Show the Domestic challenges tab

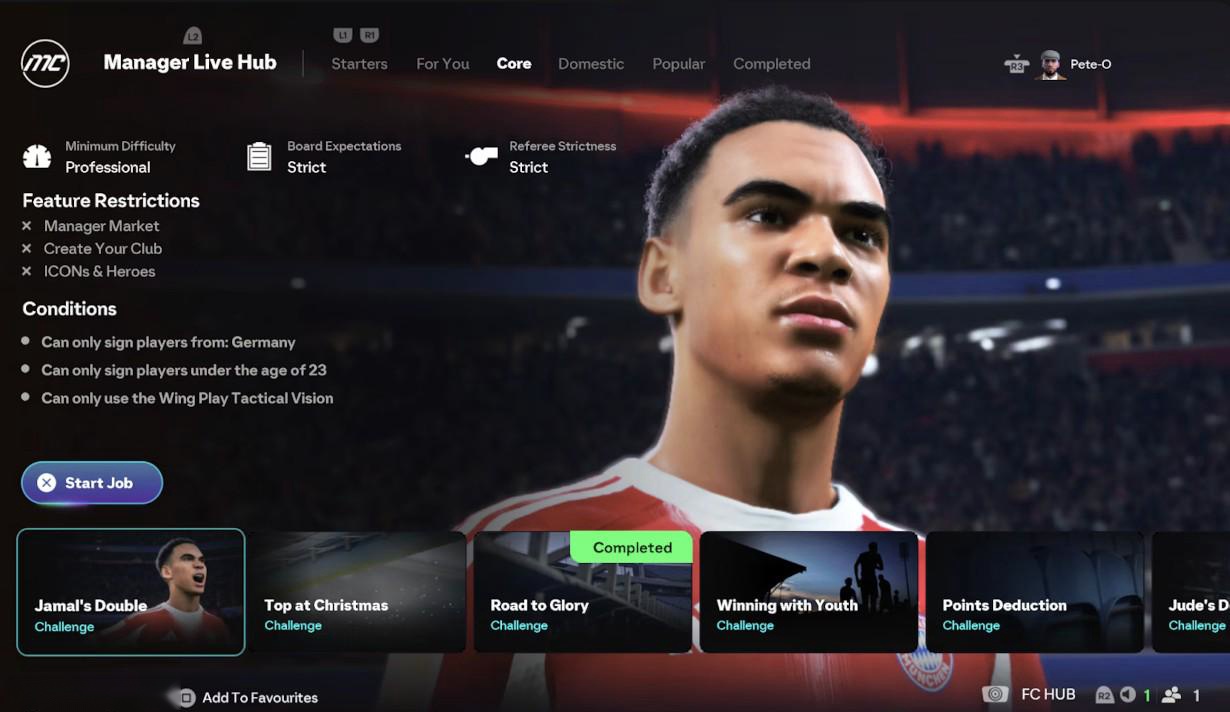pos(591,64)
